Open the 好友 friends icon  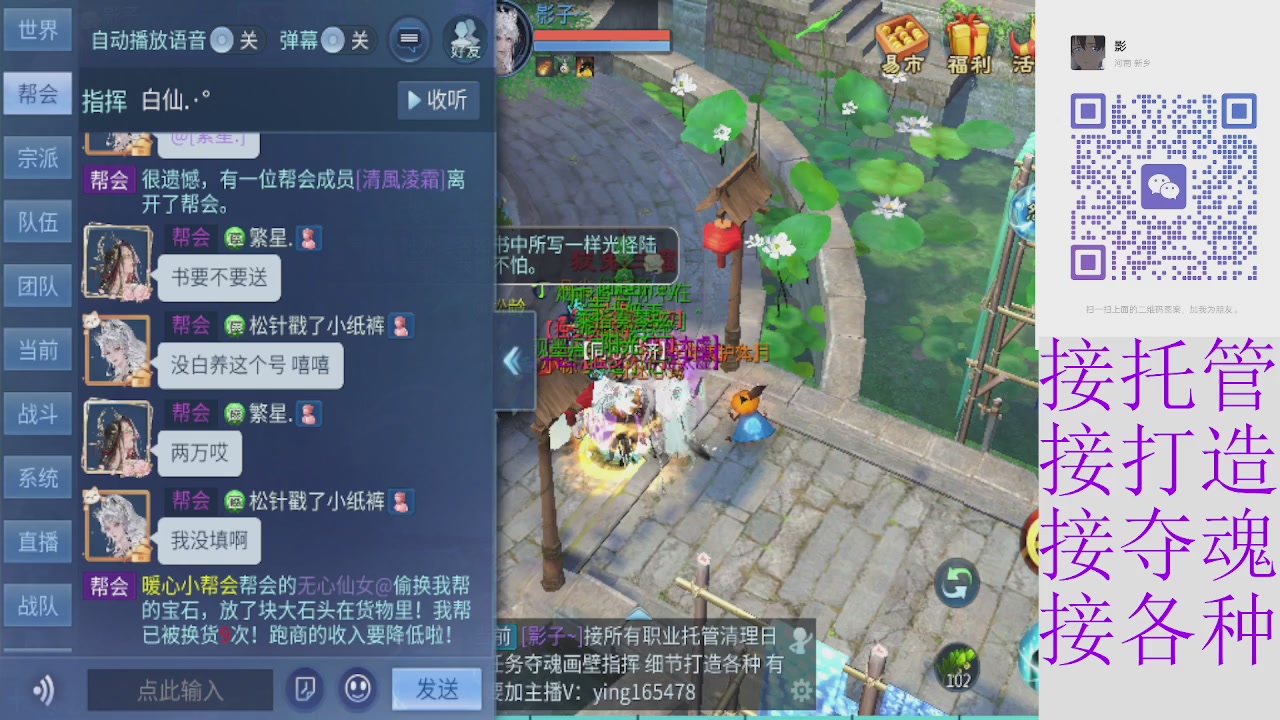pyautogui.click(x=463, y=38)
